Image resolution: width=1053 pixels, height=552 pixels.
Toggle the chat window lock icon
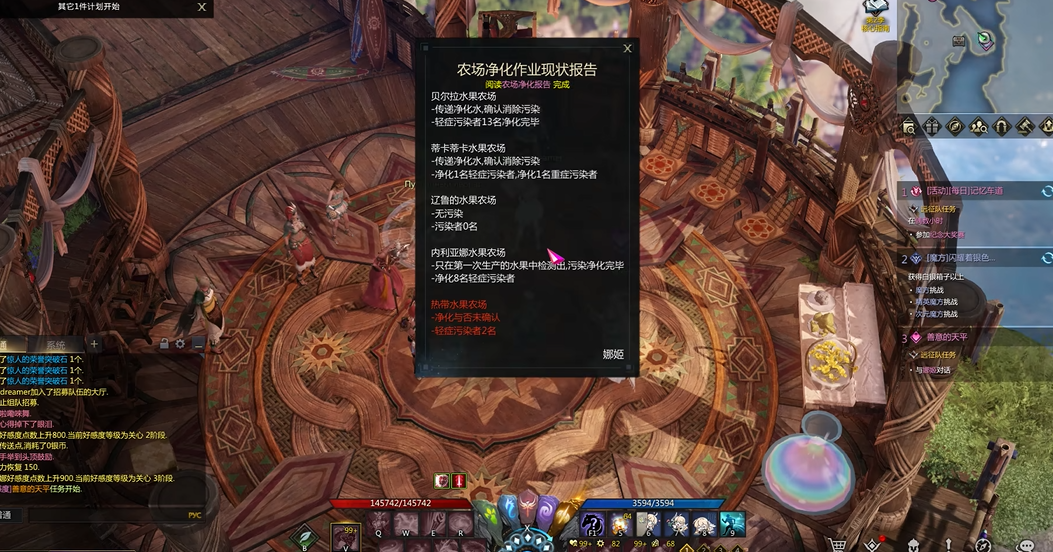point(163,344)
